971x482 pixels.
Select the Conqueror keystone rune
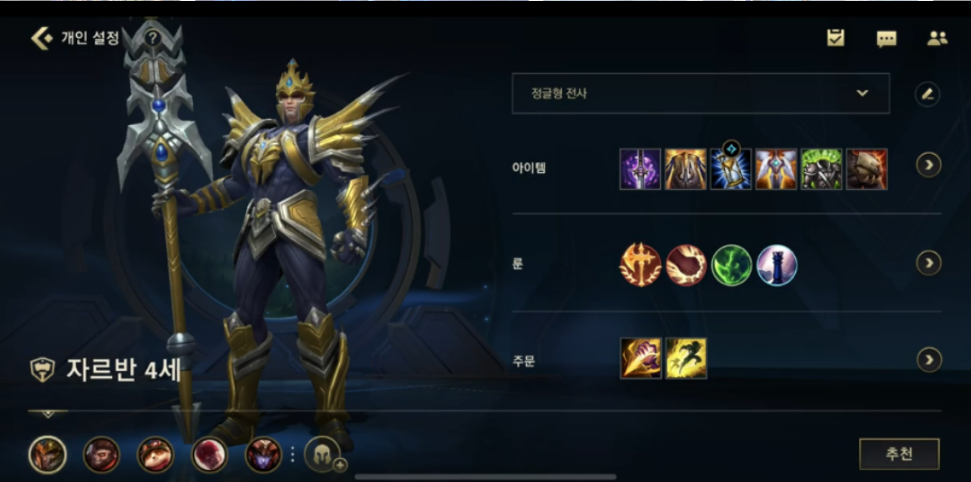[640, 264]
